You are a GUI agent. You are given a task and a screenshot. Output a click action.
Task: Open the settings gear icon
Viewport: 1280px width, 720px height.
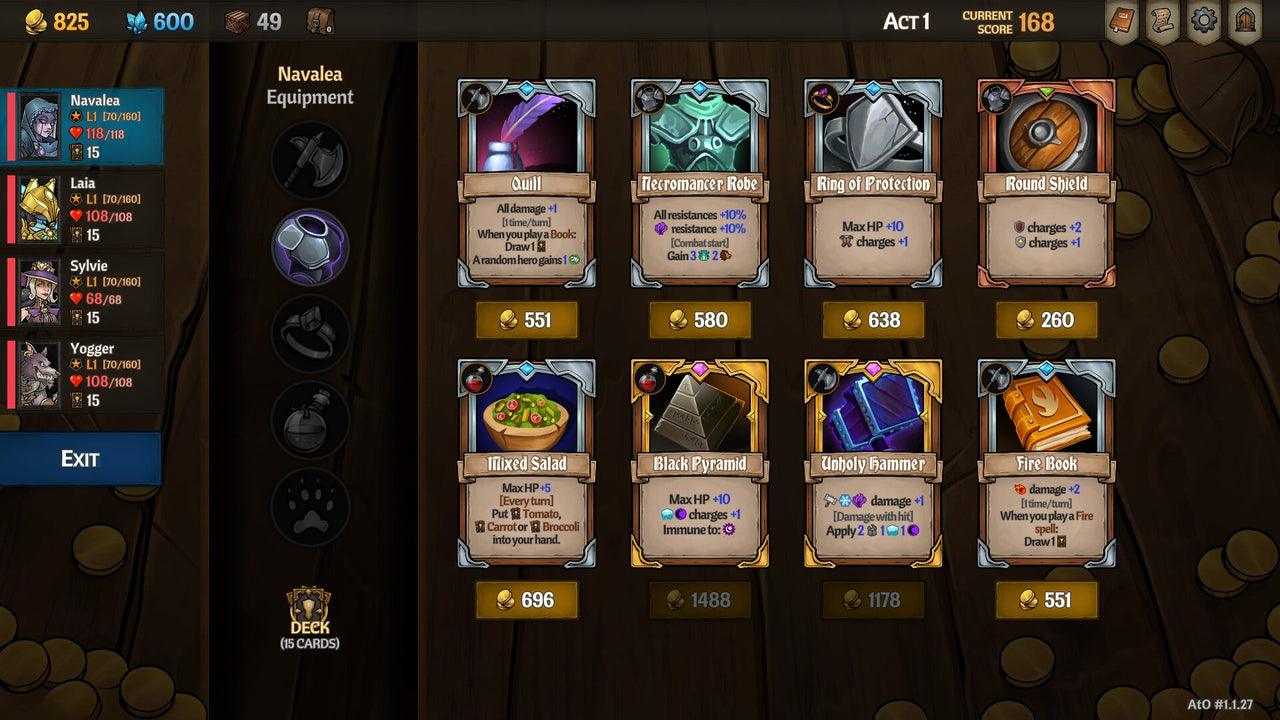[x=1203, y=21]
